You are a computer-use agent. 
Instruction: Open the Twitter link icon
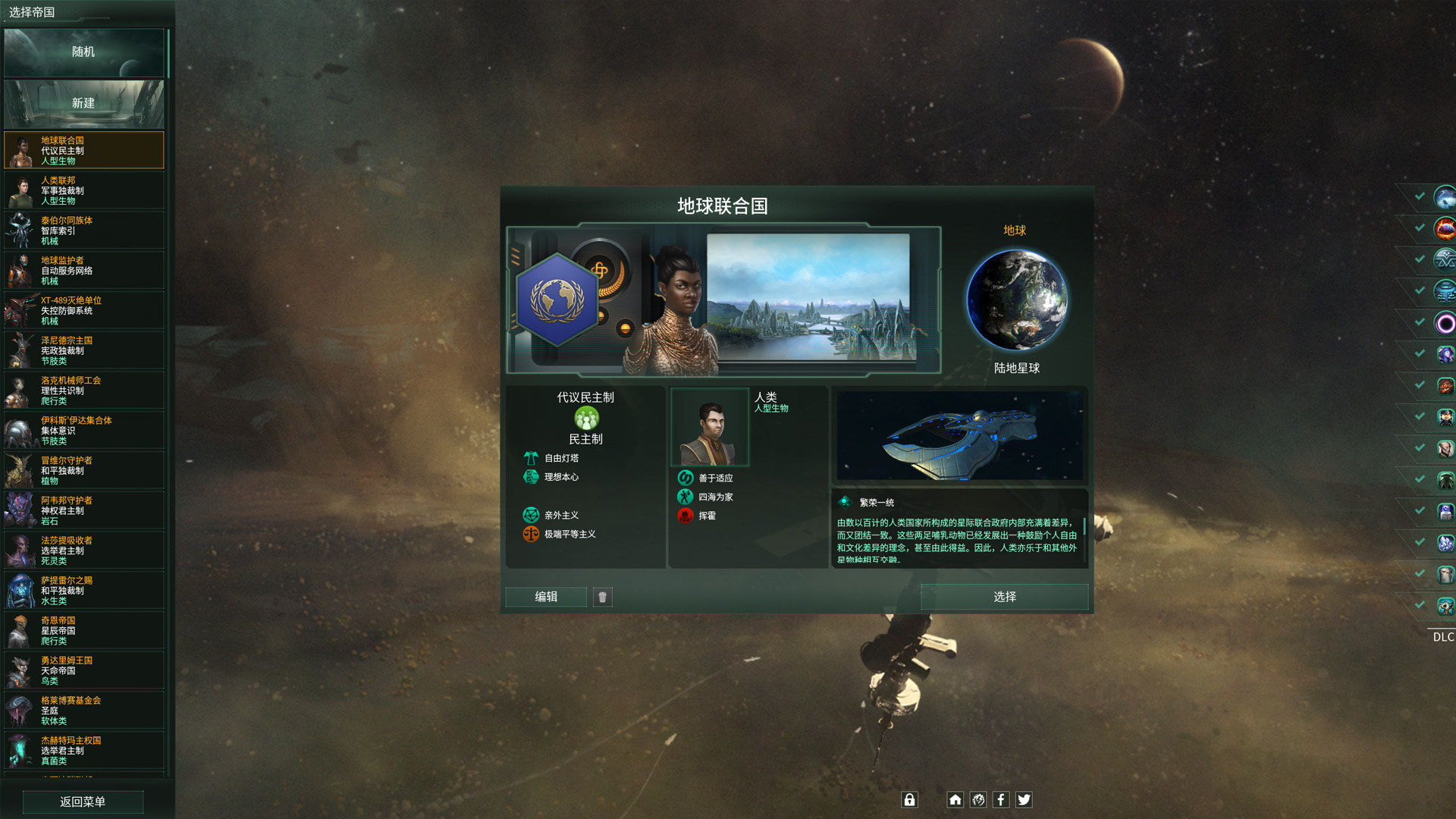[1024, 799]
